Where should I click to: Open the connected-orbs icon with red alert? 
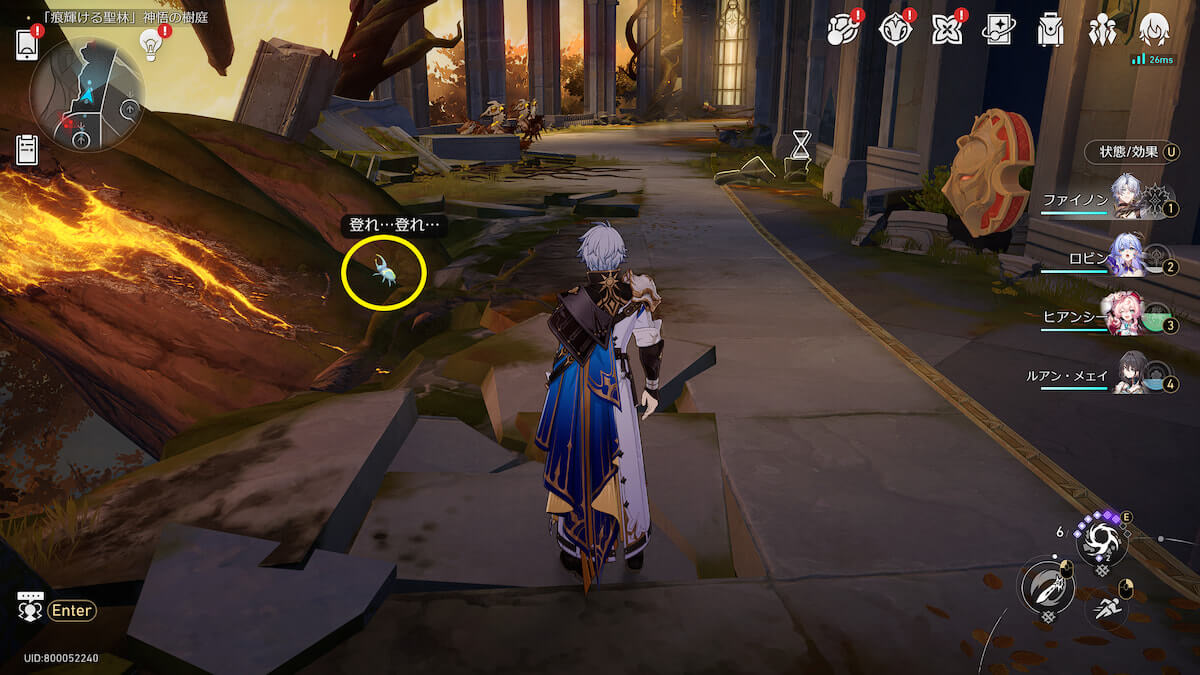[842, 30]
